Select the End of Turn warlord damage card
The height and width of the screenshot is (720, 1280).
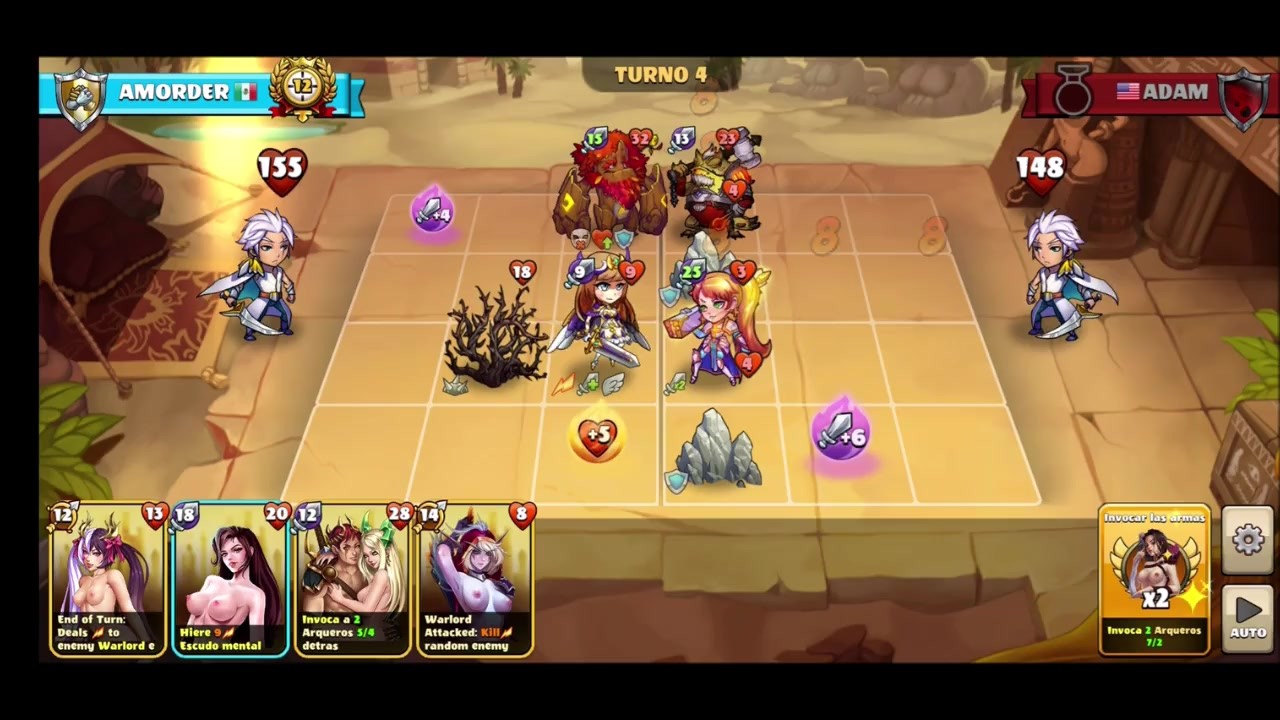(x=108, y=582)
